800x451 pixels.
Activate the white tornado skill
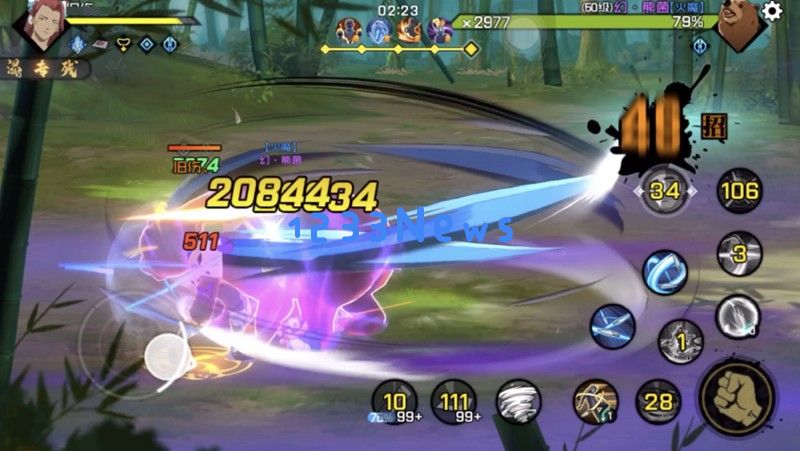518,402
